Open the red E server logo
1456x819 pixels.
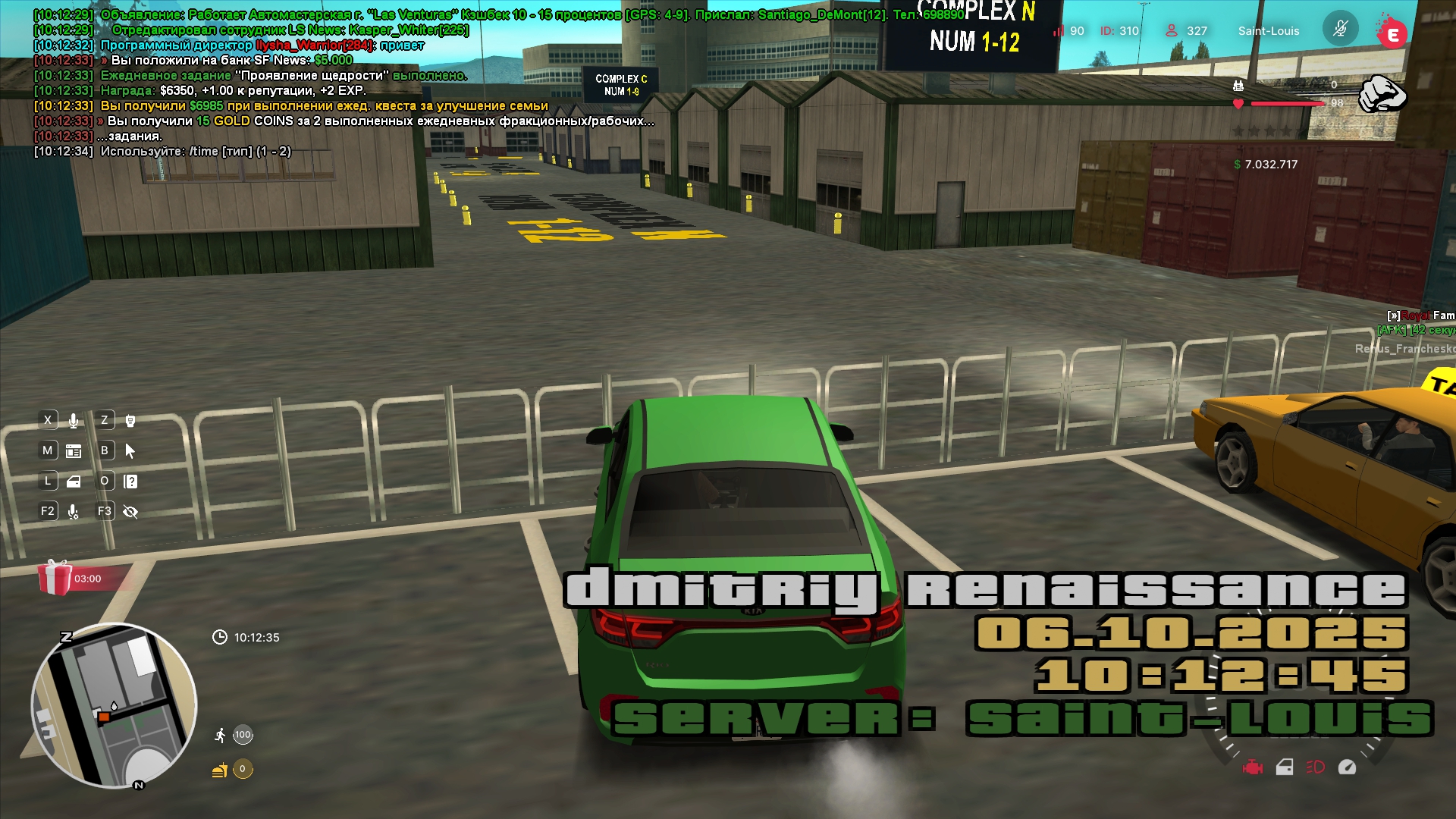click(1392, 33)
